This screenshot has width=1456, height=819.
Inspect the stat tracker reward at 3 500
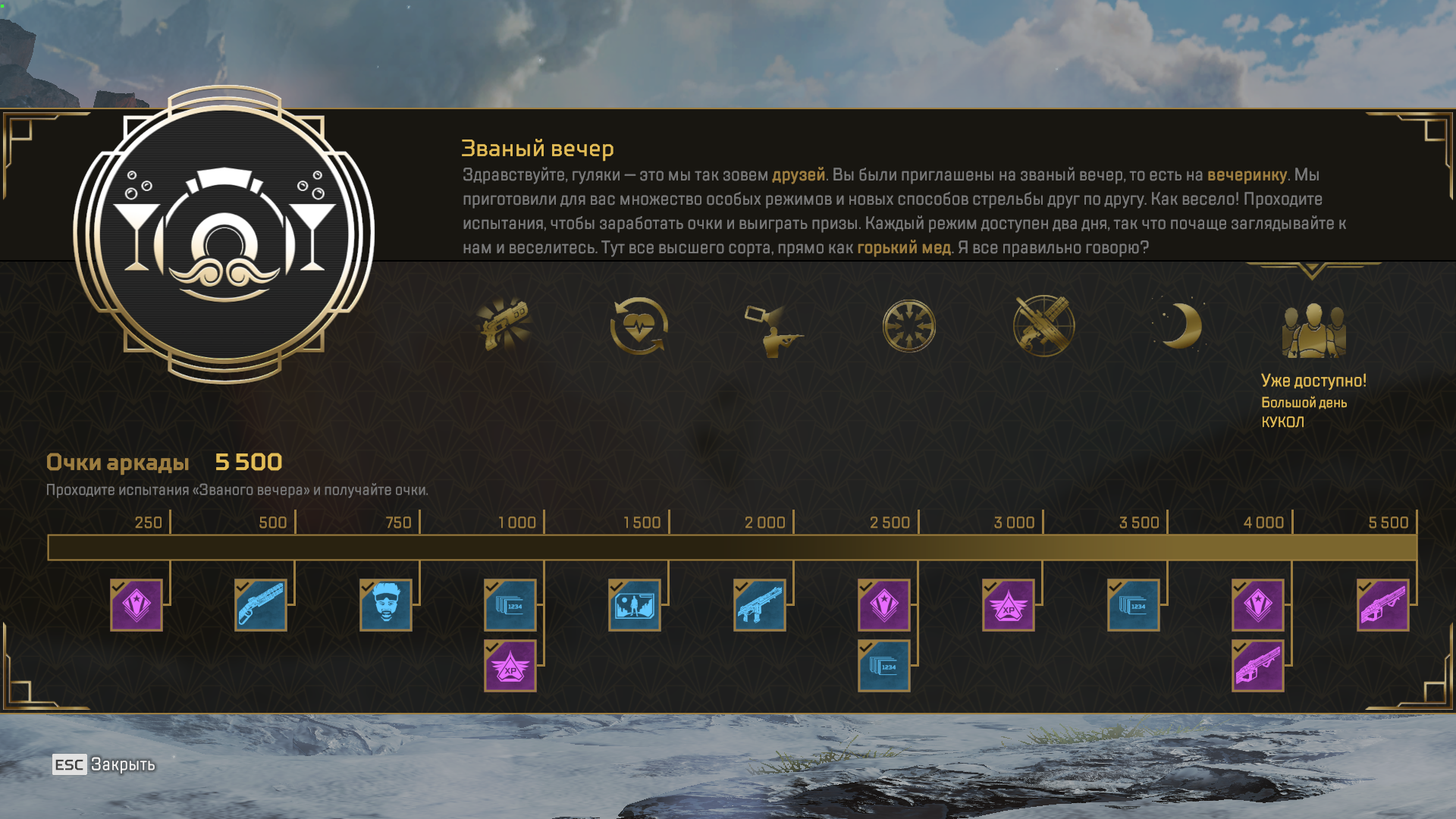[x=1134, y=605]
